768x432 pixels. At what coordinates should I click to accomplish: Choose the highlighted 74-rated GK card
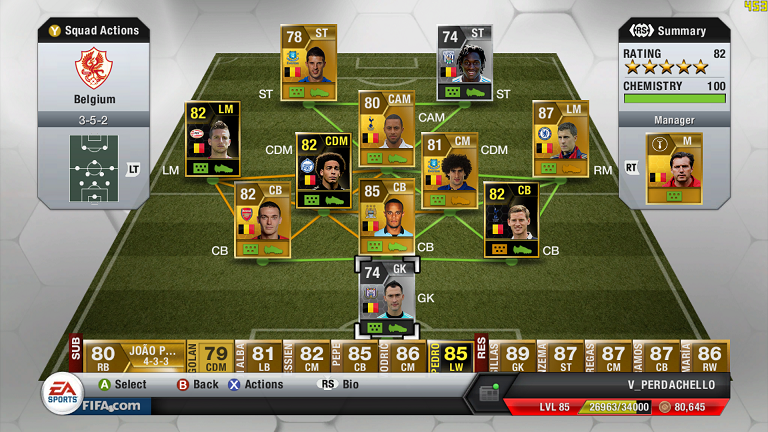tap(386, 299)
